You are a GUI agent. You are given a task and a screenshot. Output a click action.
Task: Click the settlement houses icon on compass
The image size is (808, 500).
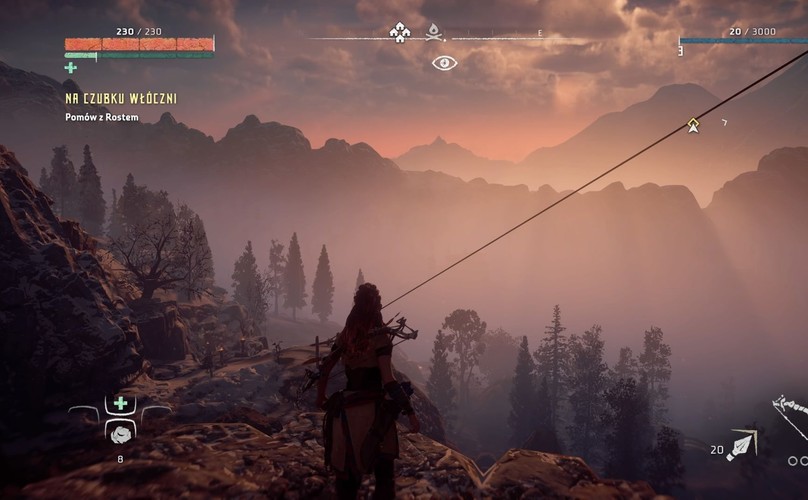[399, 33]
